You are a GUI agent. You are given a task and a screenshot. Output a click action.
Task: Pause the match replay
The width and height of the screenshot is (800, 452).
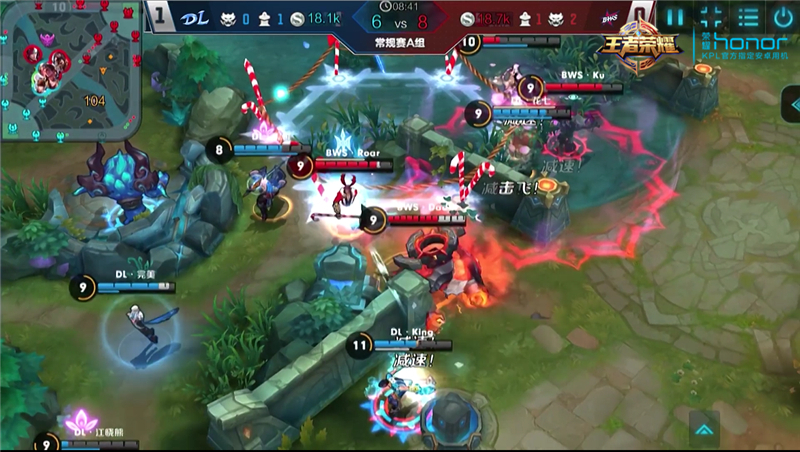click(676, 17)
